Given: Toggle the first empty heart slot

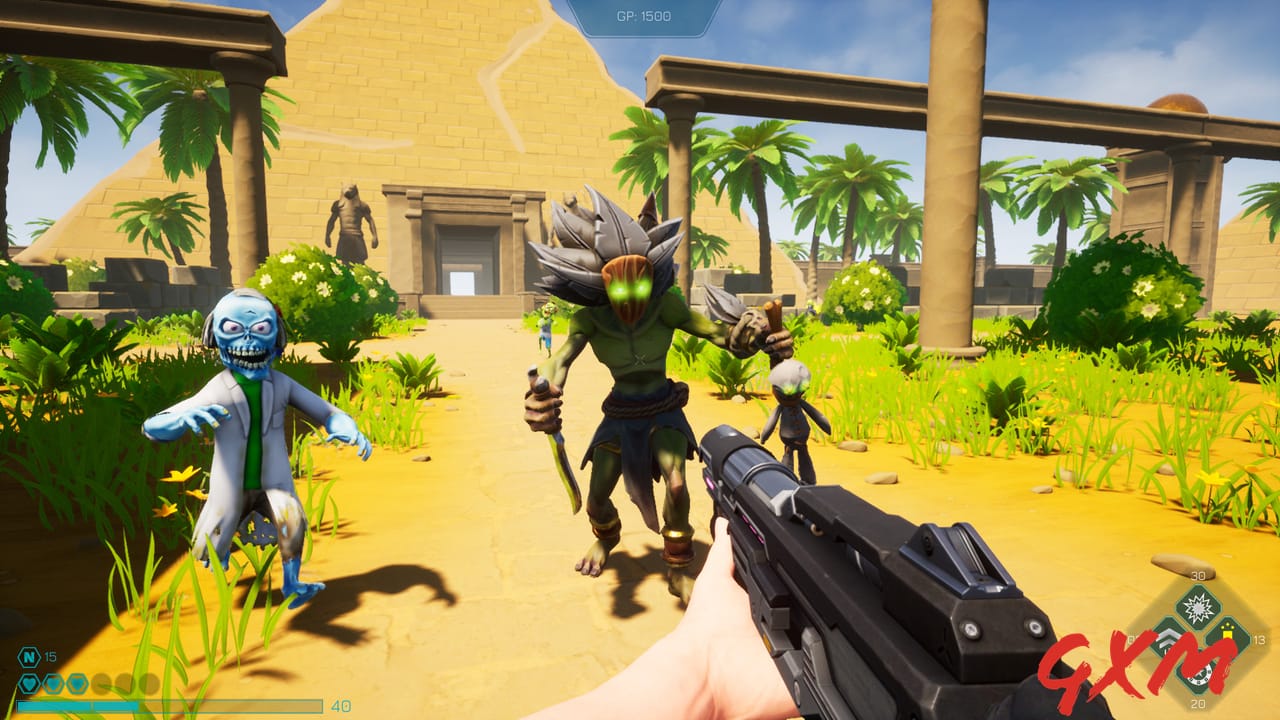Looking at the screenshot, I should (x=101, y=682).
